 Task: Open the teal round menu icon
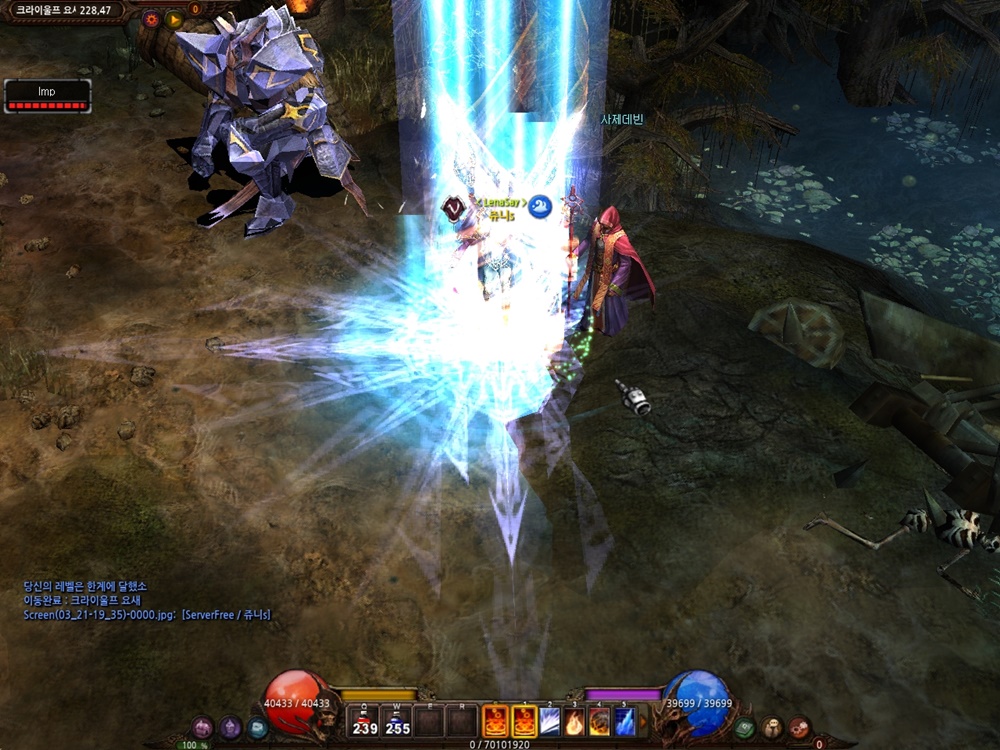(257, 728)
